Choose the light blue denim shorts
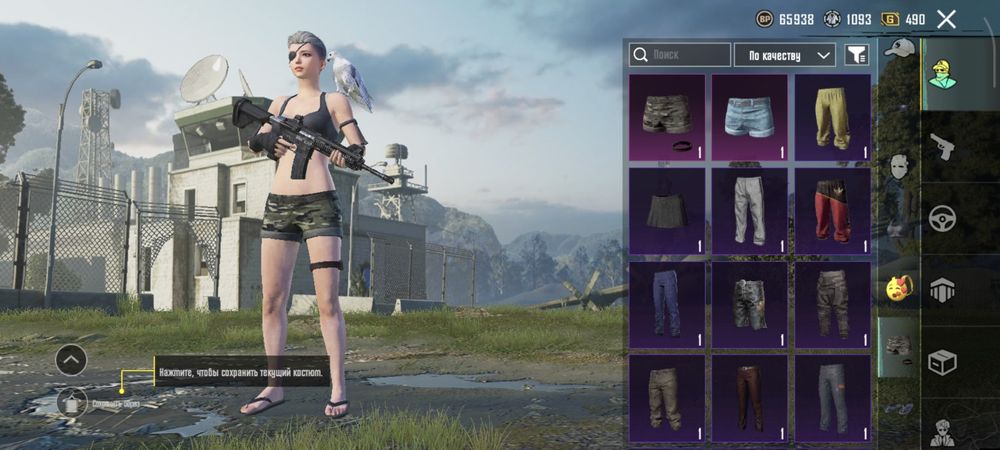The height and width of the screenshot is (450, 1000). [x=749, y=117]
